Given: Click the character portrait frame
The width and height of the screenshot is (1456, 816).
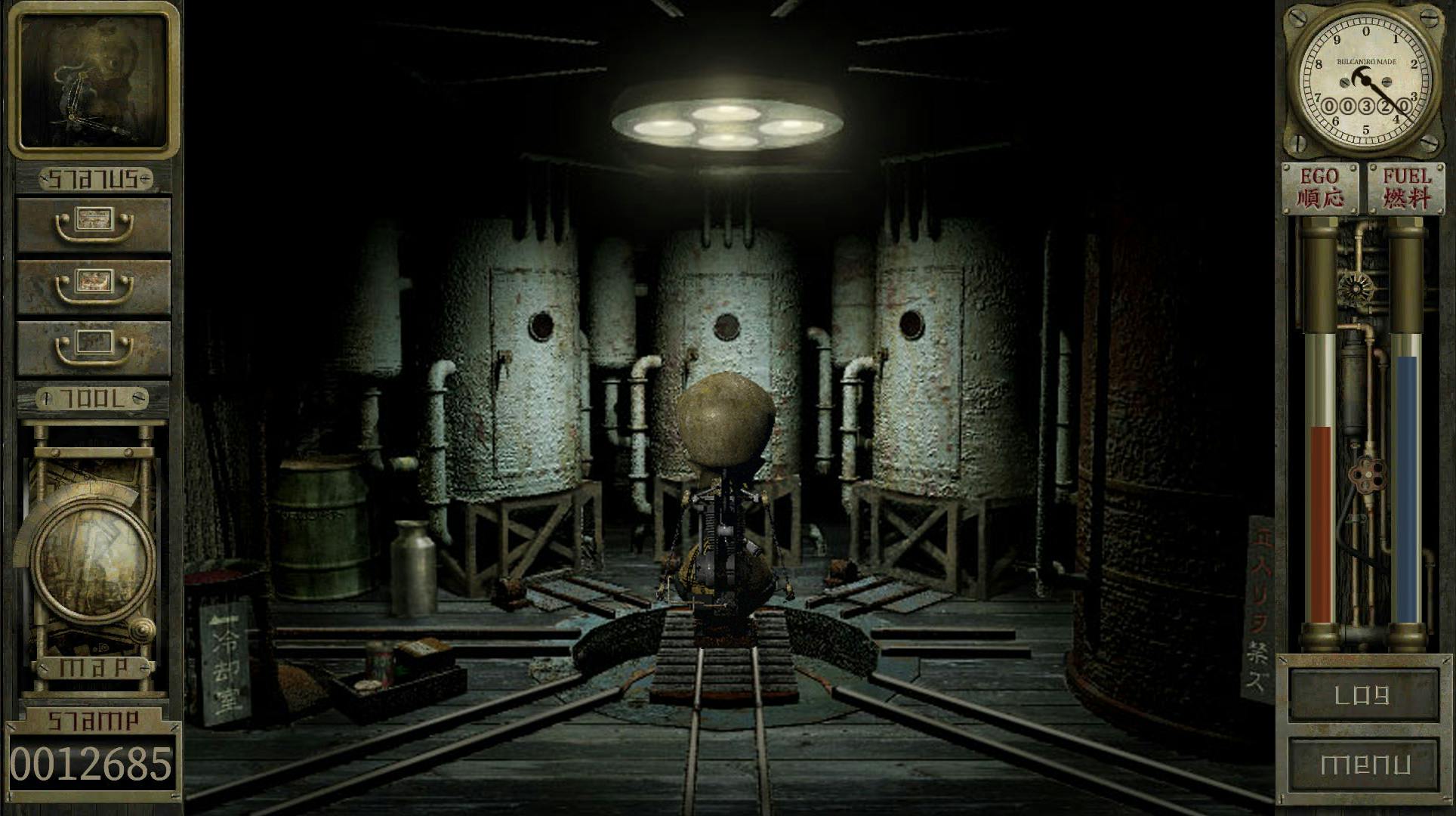Looking at the screenshot, I should (x=94, y=79).
